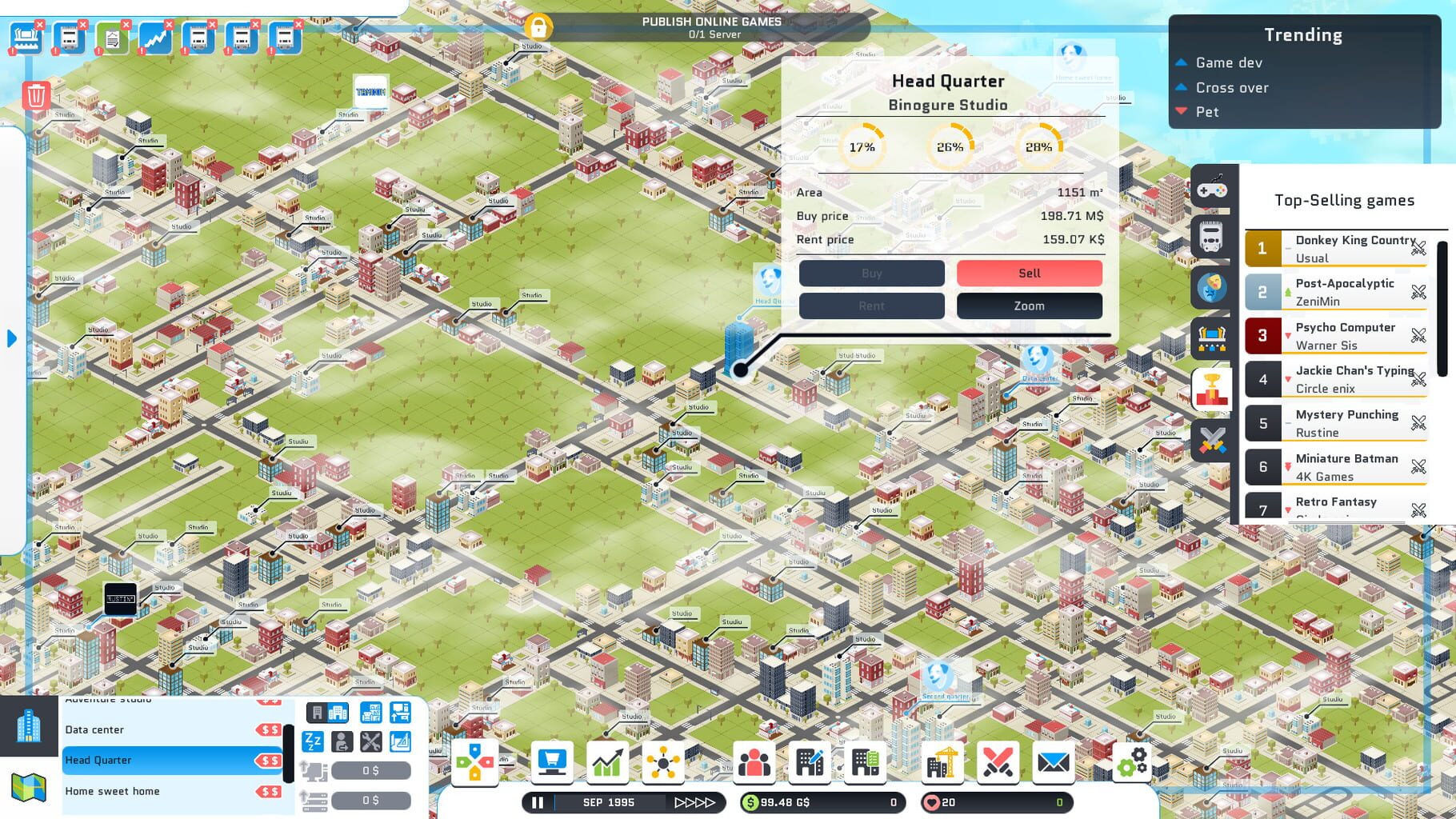Pause the game clock
Screen dimensions: 1456x819
coord(537,801)
